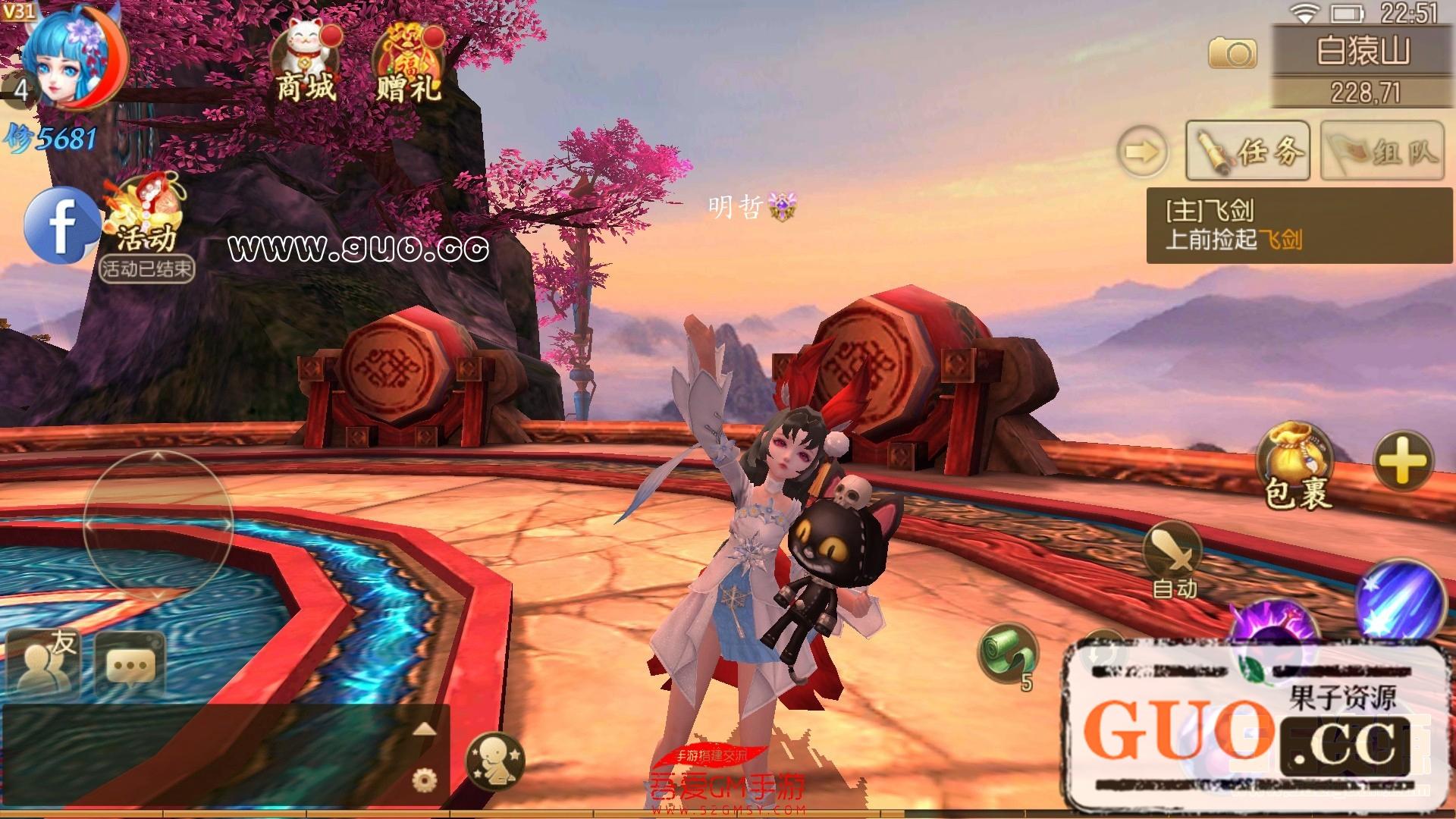Open the 活动 events menu
Screen dimensions: 1456x819
tap(146, 220)
